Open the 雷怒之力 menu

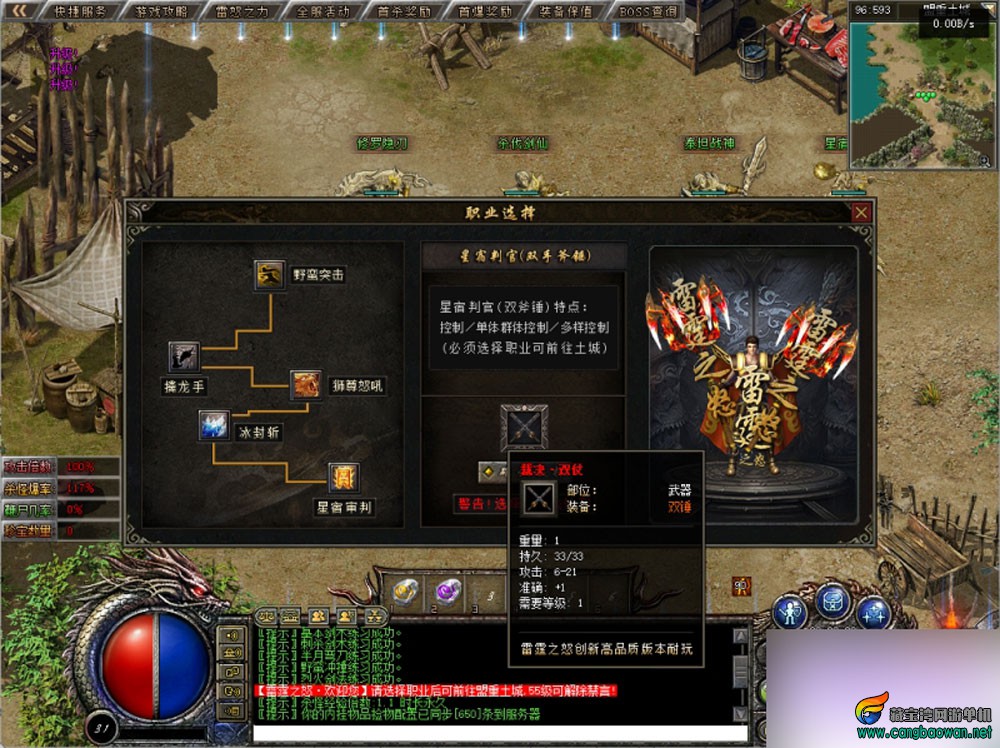click(x=242, y=11)
